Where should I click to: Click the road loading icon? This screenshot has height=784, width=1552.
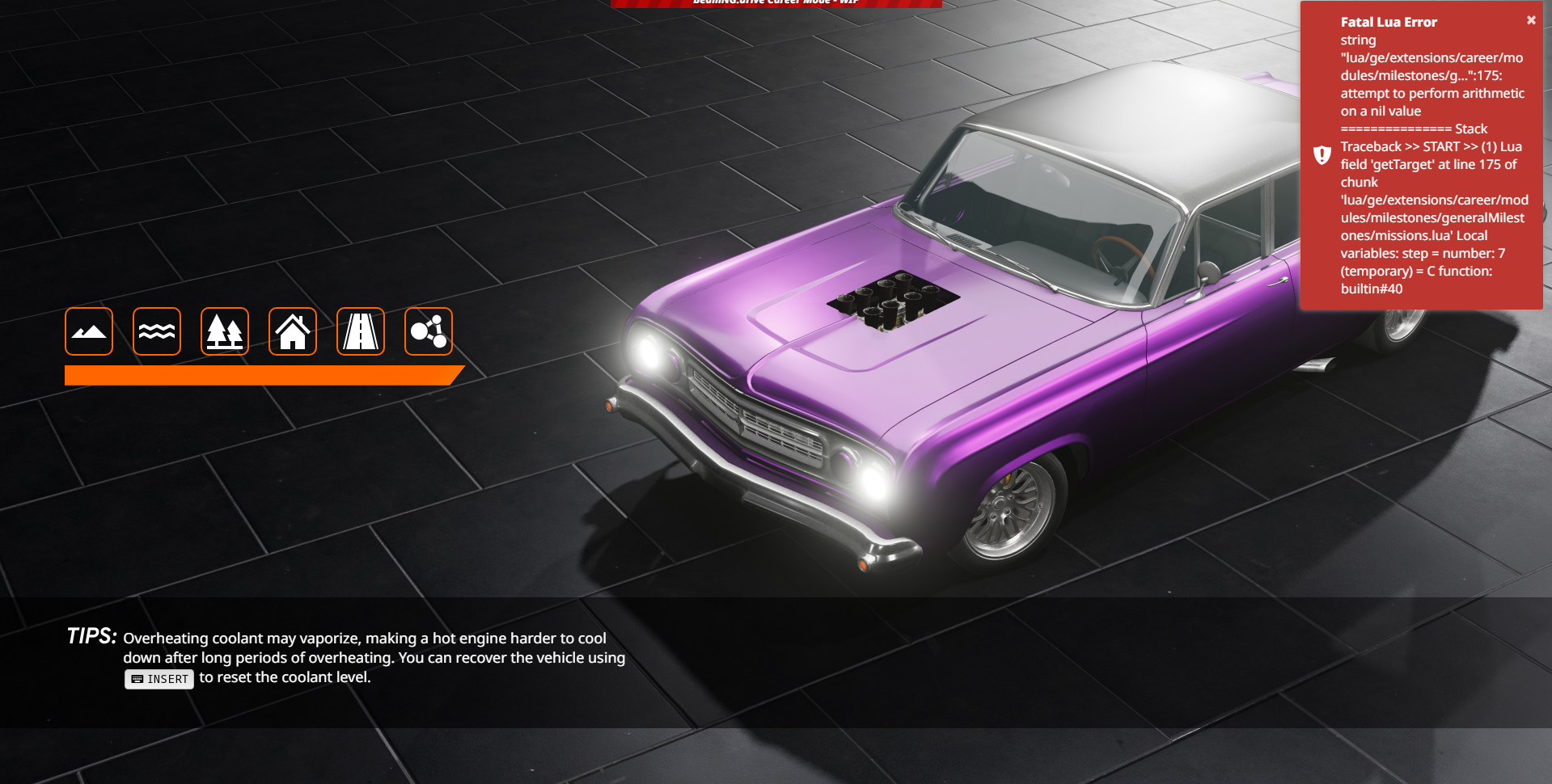(361, 331)
